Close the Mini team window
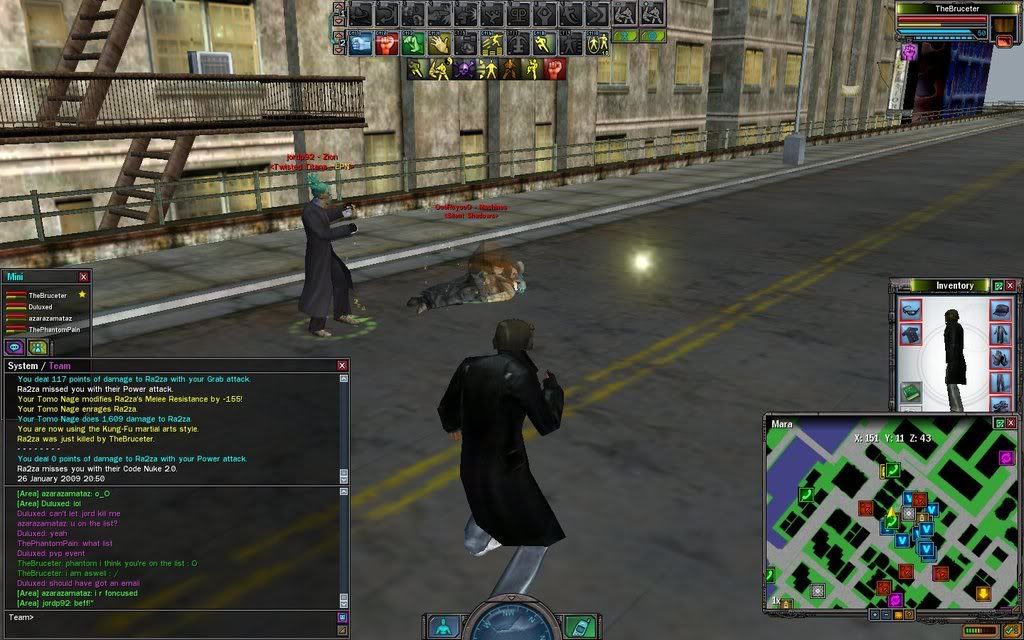 (83, 277)
